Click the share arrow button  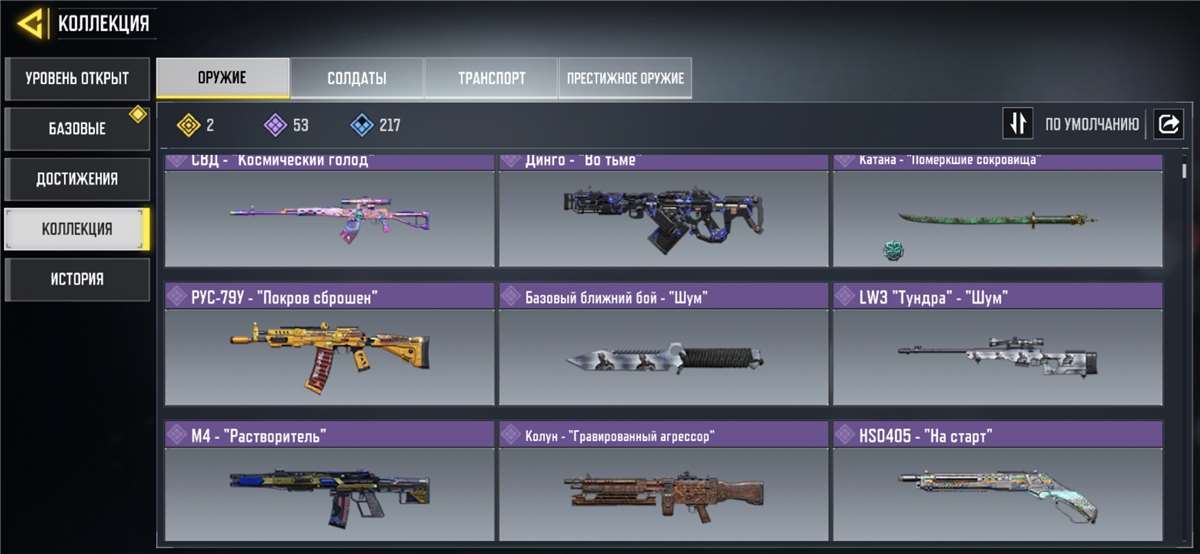pos(1167,124)
